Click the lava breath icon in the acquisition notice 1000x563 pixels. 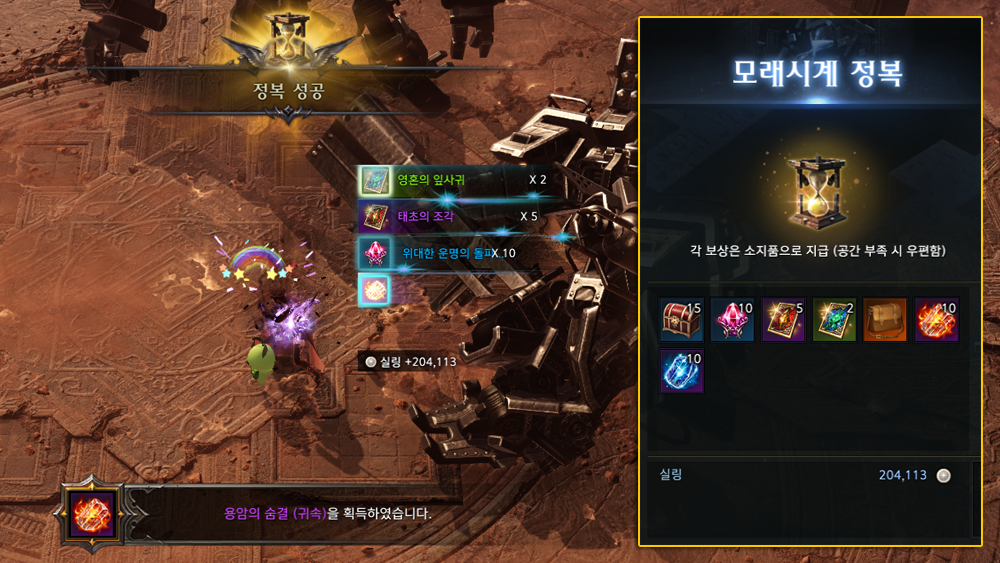click(92, 514)
